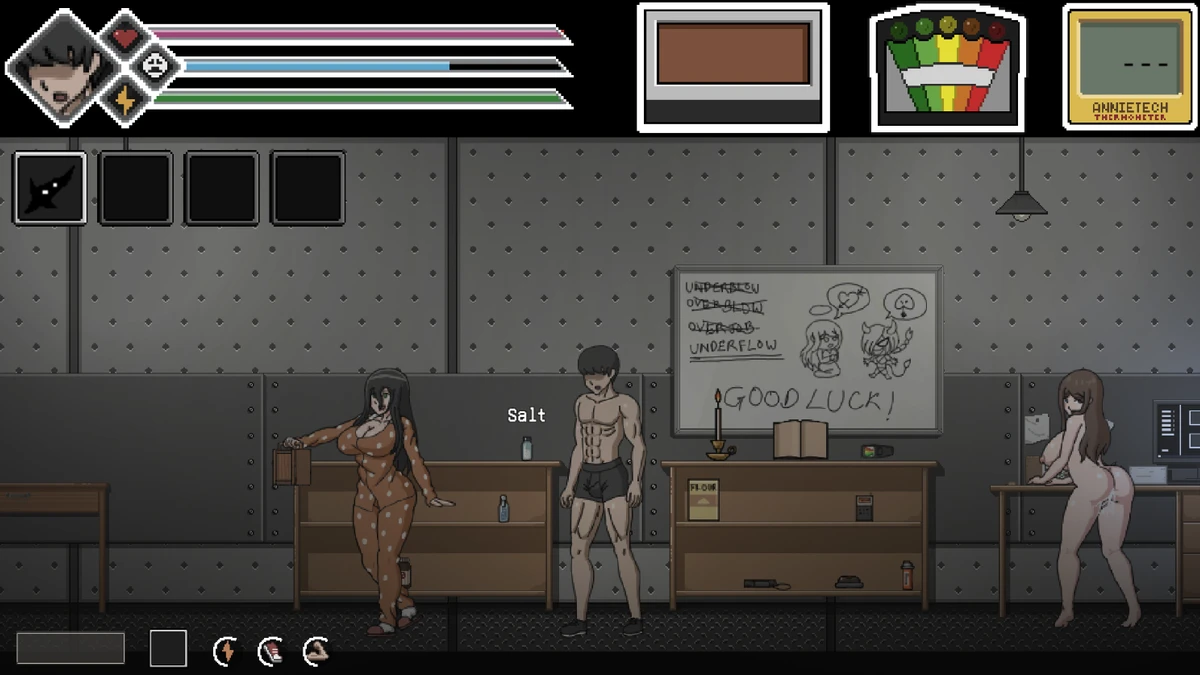This screenshot has width=1200, height=675.
Task: Choose the AnnieTech thermometer
Action: pos(1129,68)
